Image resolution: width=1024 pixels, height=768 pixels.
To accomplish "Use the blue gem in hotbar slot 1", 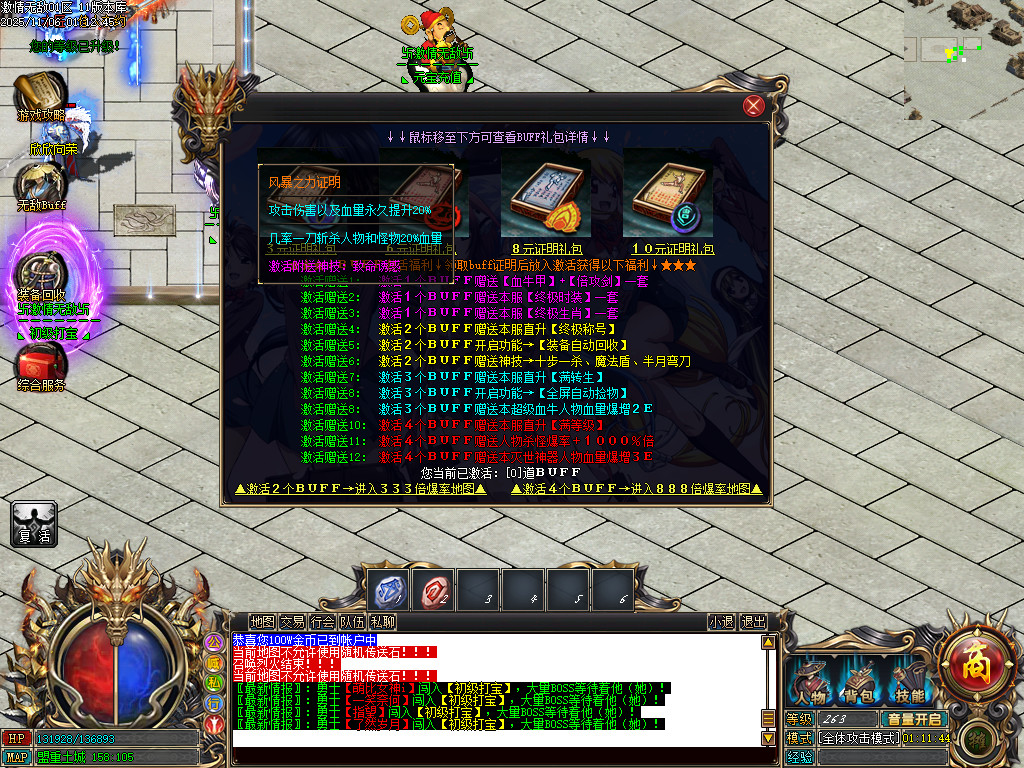I will (388, 590).
